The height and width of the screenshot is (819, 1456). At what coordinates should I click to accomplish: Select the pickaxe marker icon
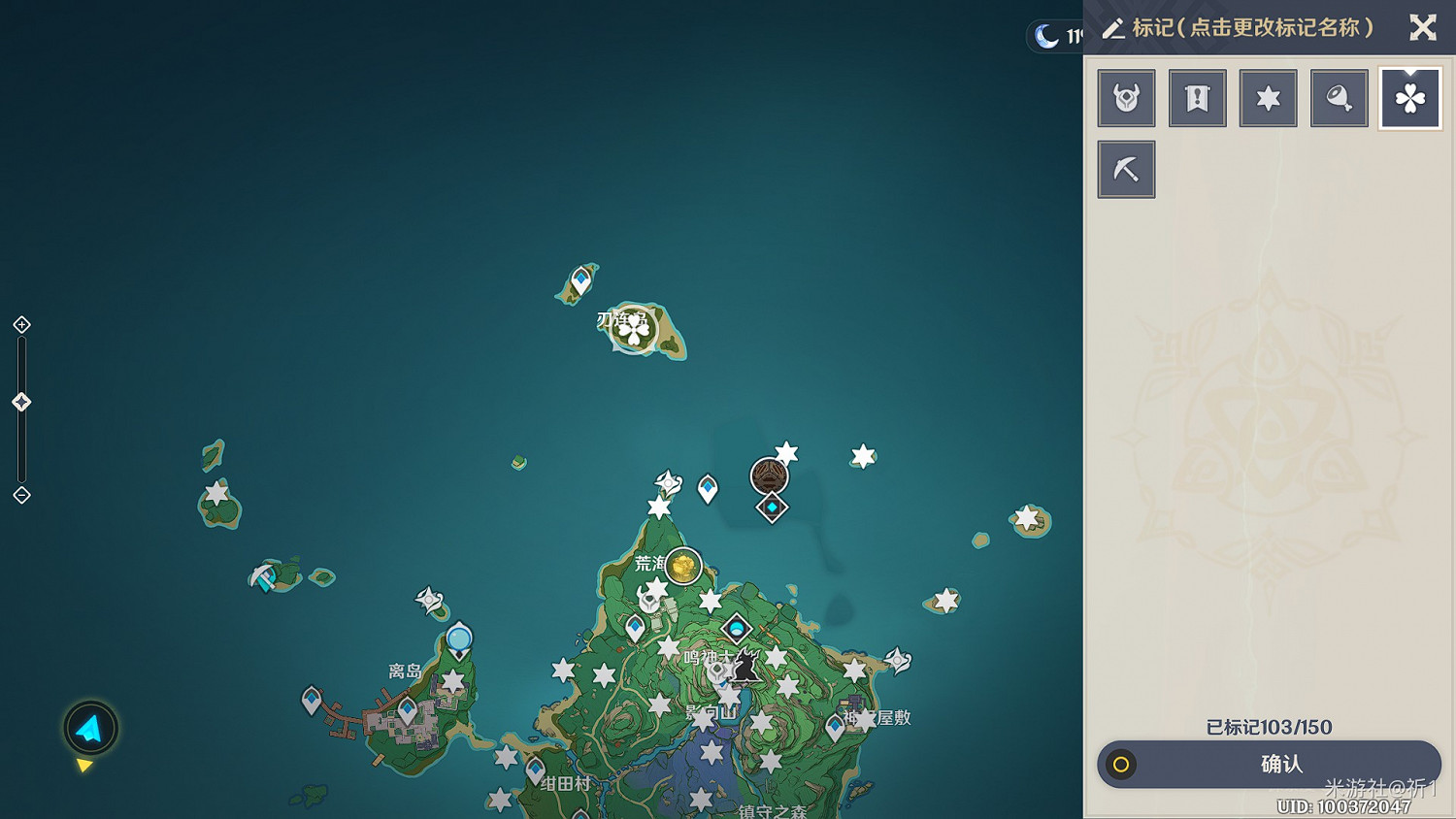click(x=1126, y=169)
